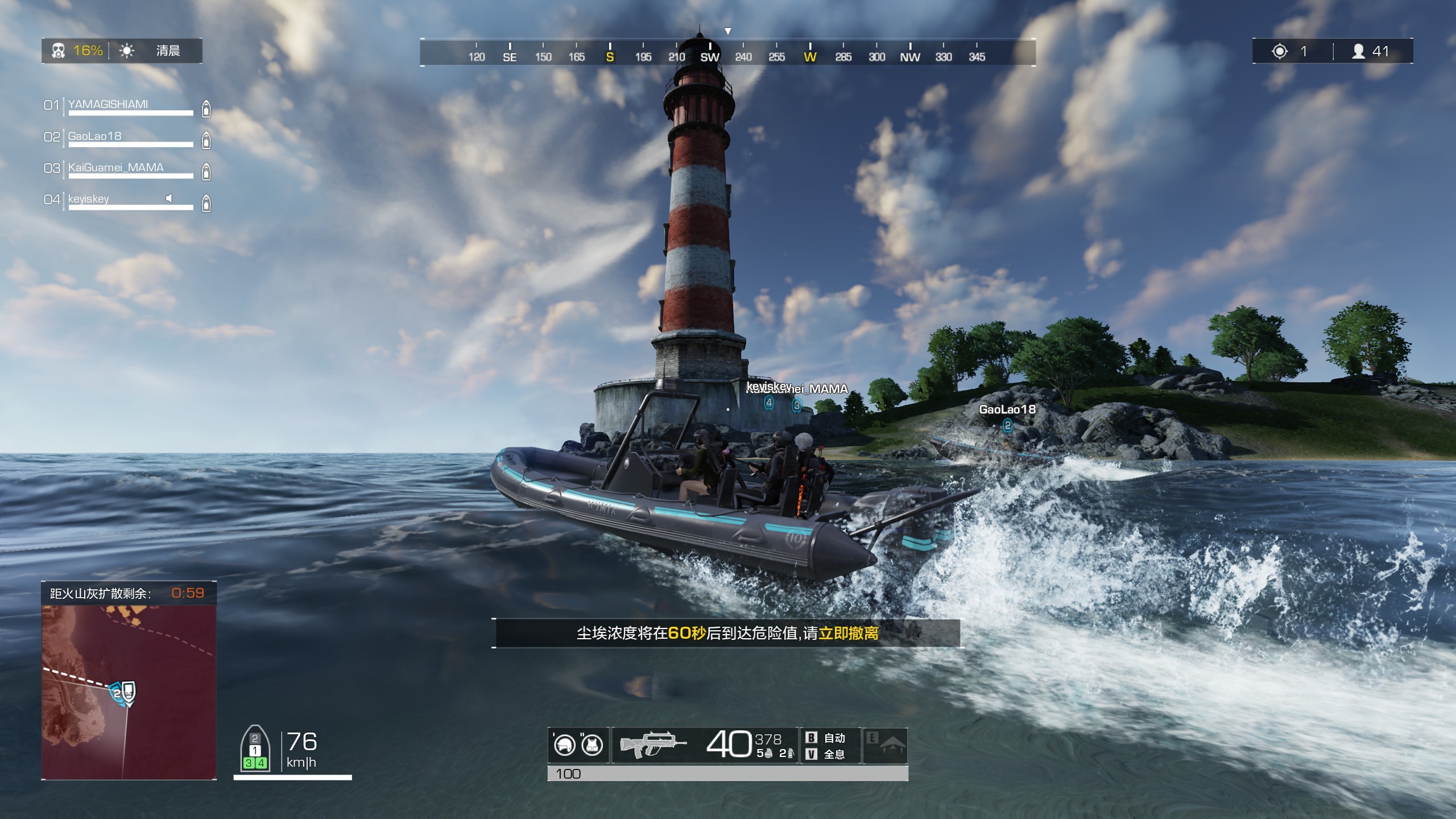Select KaiGuamei_MAMA in the squad list
The width and height of the screenshot is (1456, 819).
(x=116, y=168)
